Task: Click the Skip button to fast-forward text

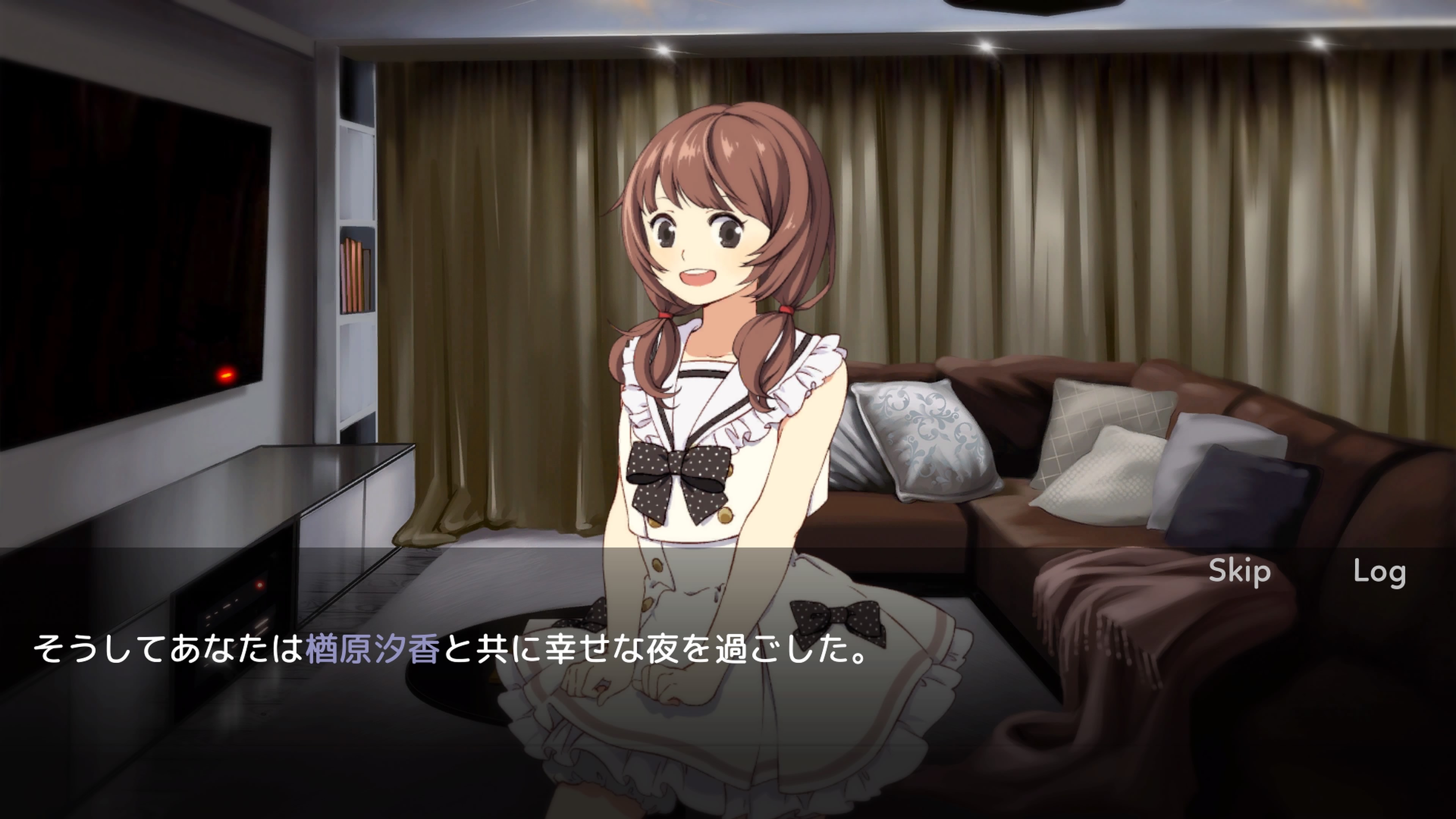Action: pyautogui.click(x=1238, y=571)
